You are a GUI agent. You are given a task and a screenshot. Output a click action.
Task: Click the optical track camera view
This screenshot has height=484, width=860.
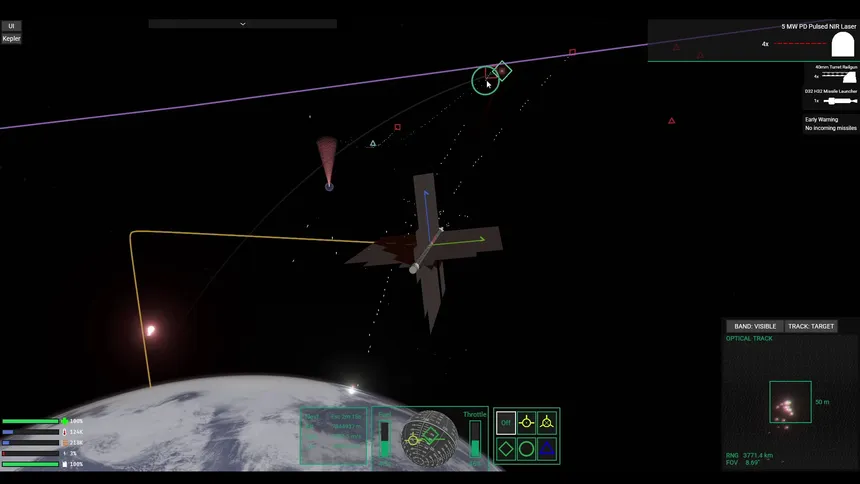click(x=790, y=402)
